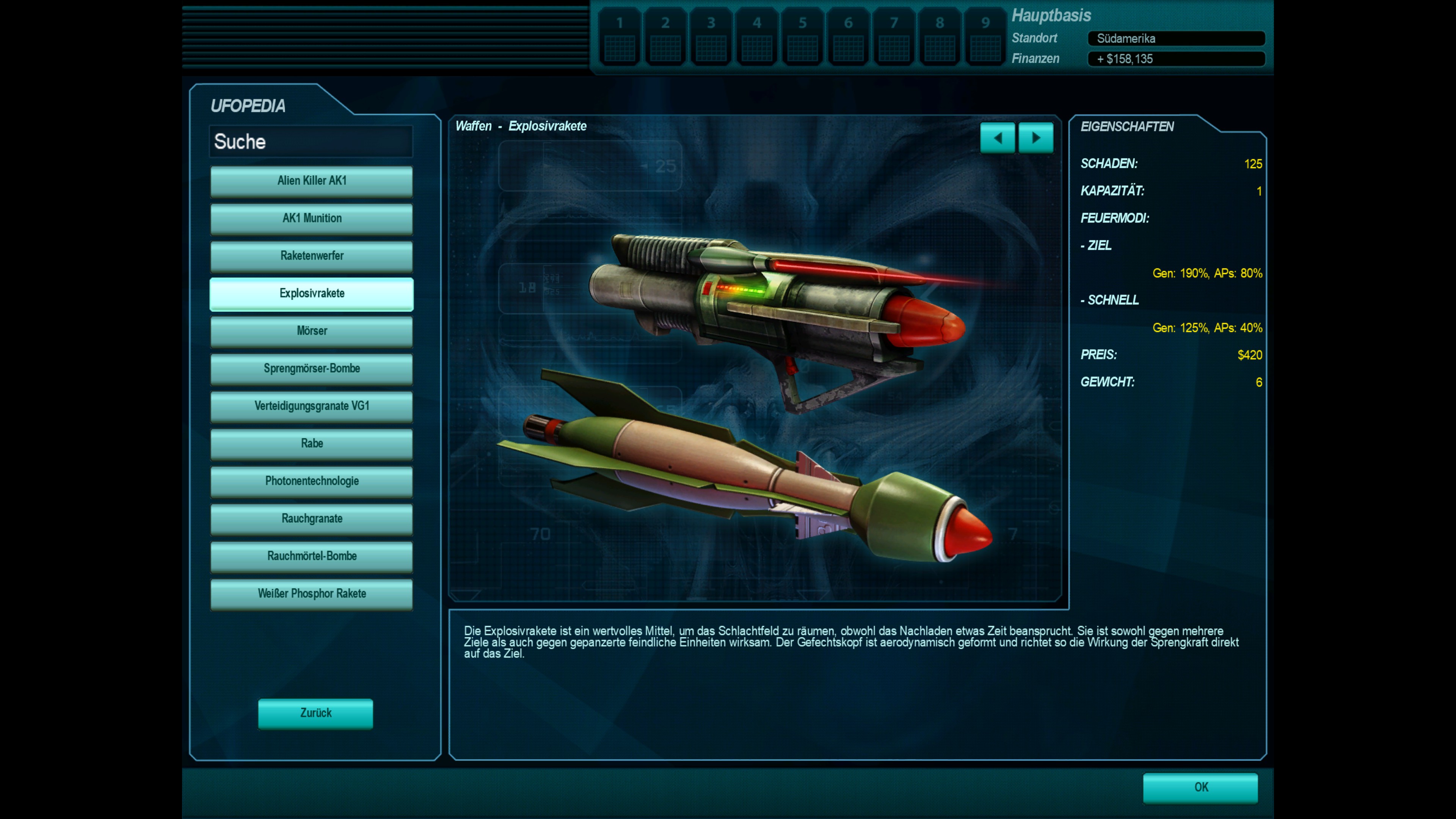This screenshot has height=819, width=1456.
Task: Go back with the Zurück button
Action: 315,713
